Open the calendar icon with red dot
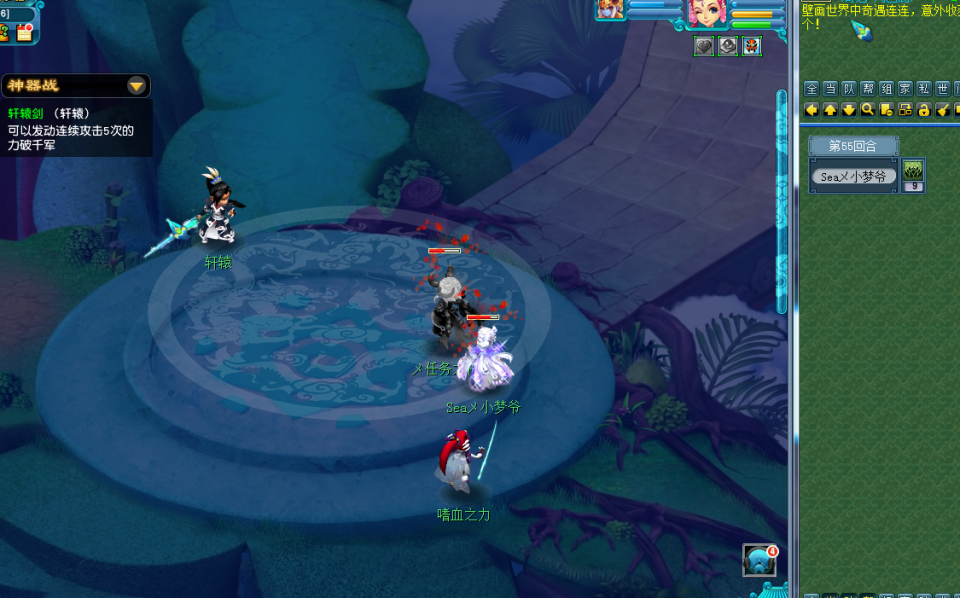This screenshot has height=598, width=960. 25,32
